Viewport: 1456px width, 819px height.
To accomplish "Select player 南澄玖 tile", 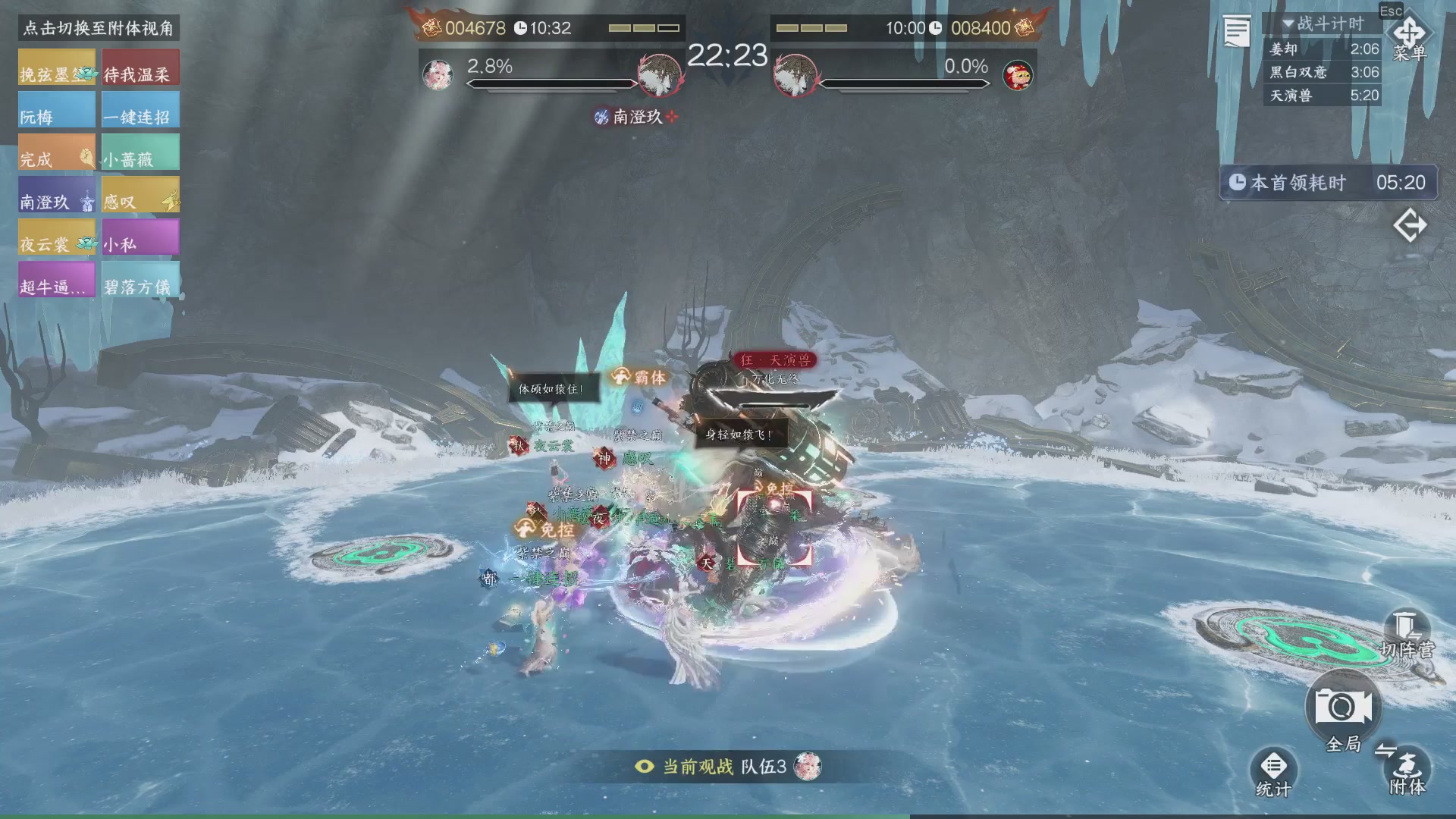I will [57, 195].
